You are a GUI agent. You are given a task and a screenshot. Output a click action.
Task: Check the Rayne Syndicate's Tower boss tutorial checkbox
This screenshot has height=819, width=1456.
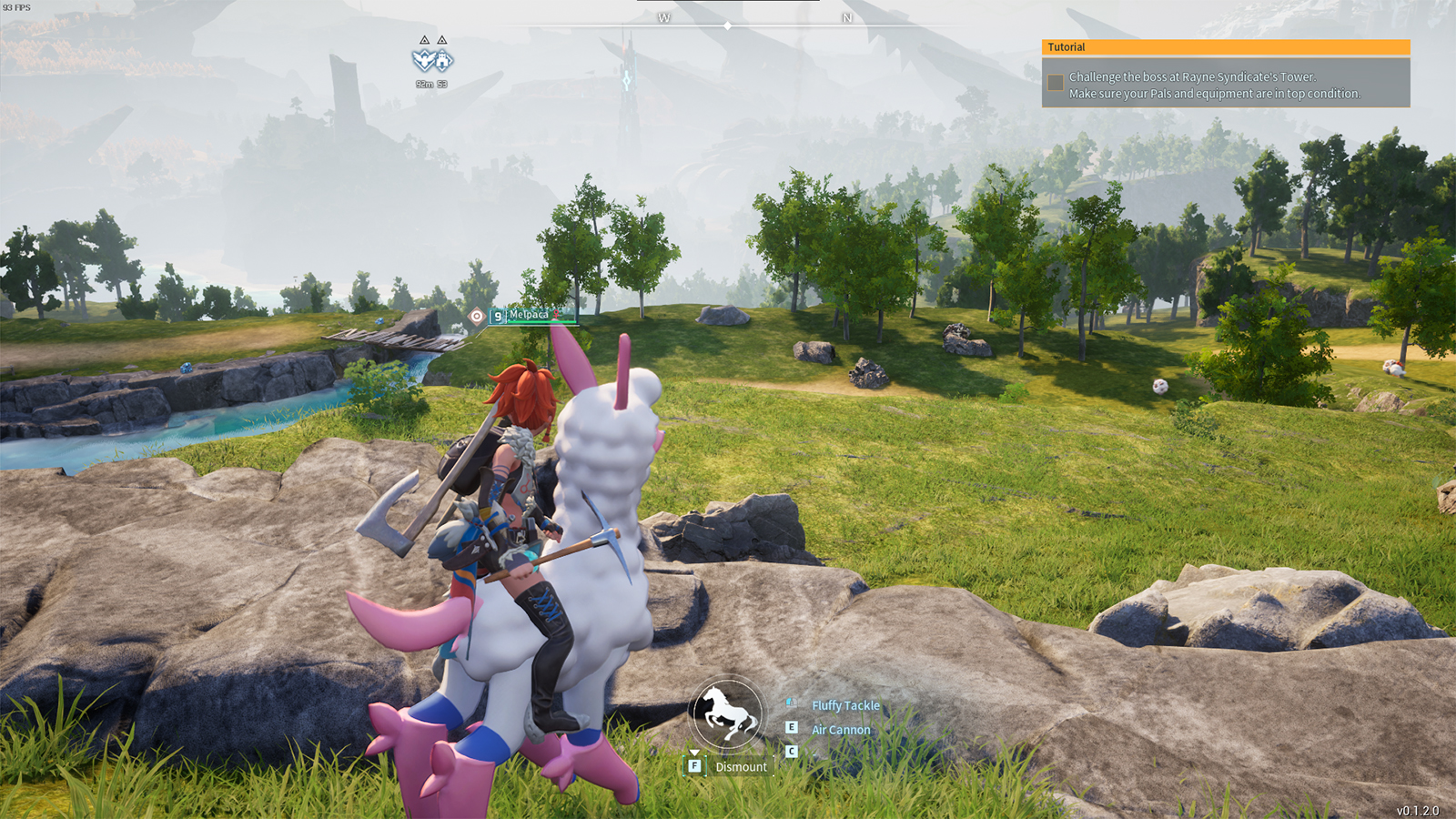1057,83
